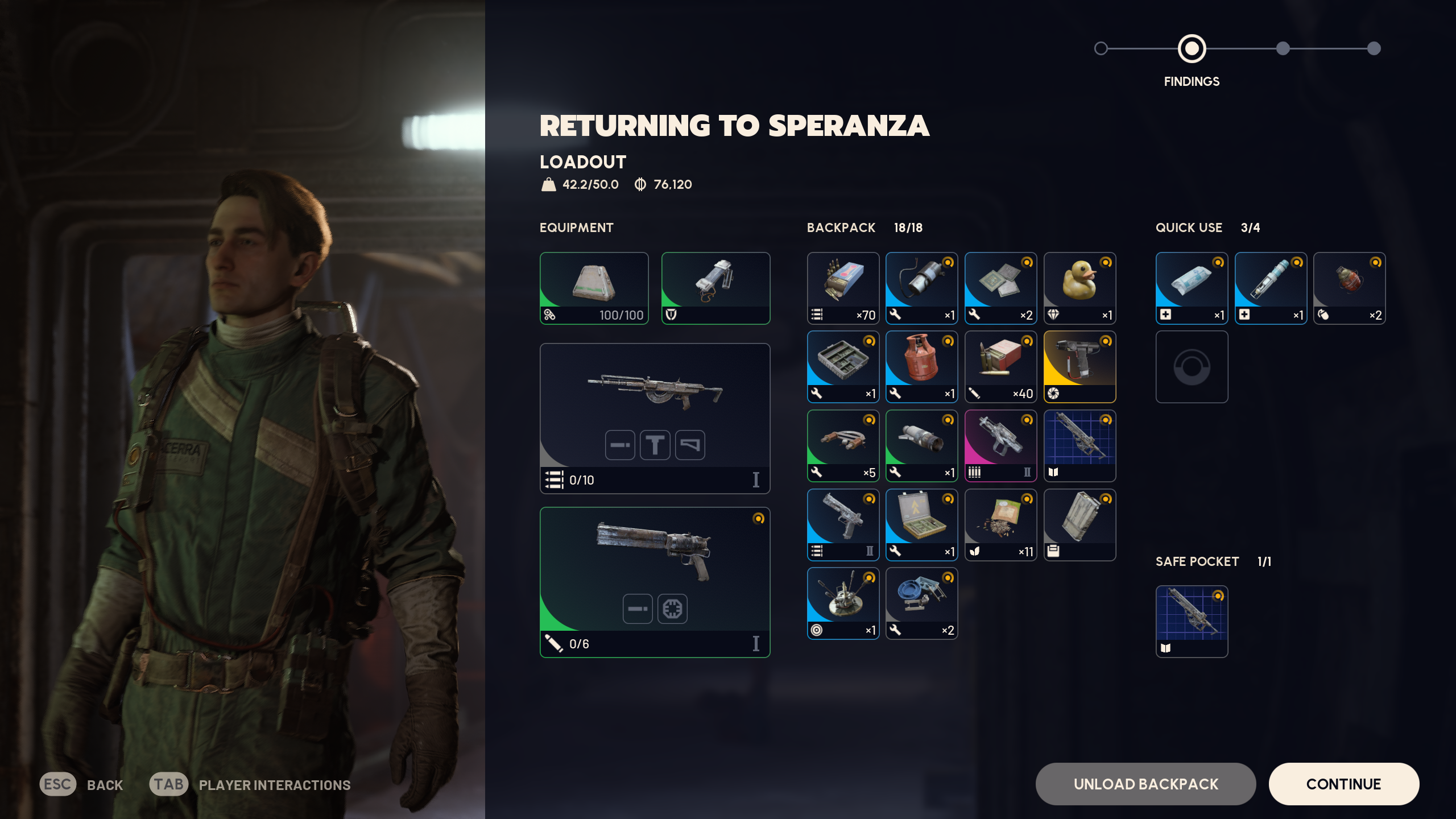
Task: Choose the bandage quick use slot
Action: tap(1192, 288)
